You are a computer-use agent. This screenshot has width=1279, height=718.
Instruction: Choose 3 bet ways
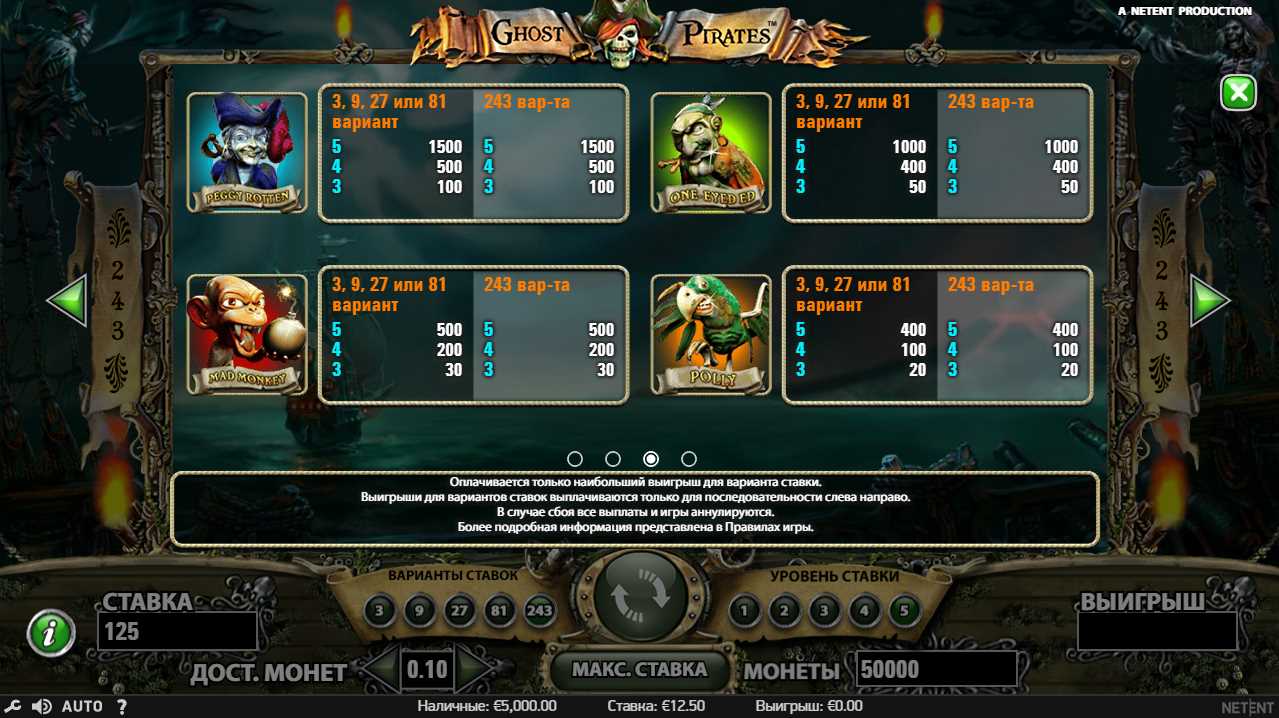(379, 609)
